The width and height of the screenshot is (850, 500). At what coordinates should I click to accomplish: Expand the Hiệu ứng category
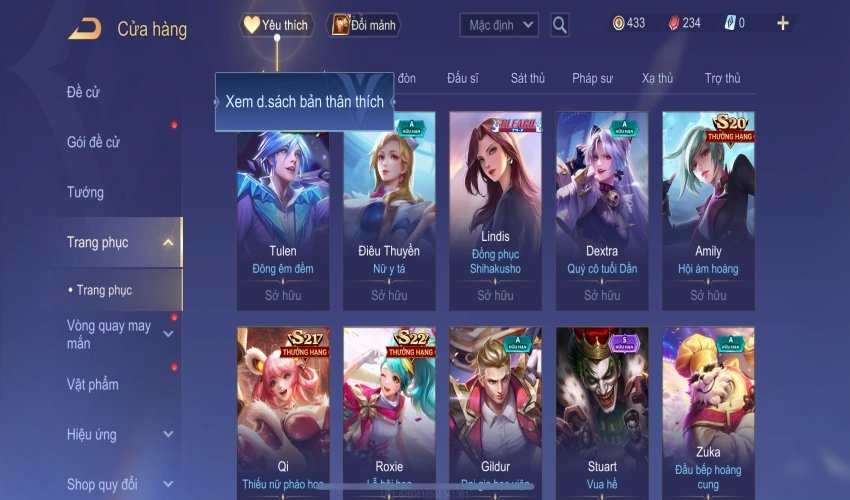click(x=168, y=435)
